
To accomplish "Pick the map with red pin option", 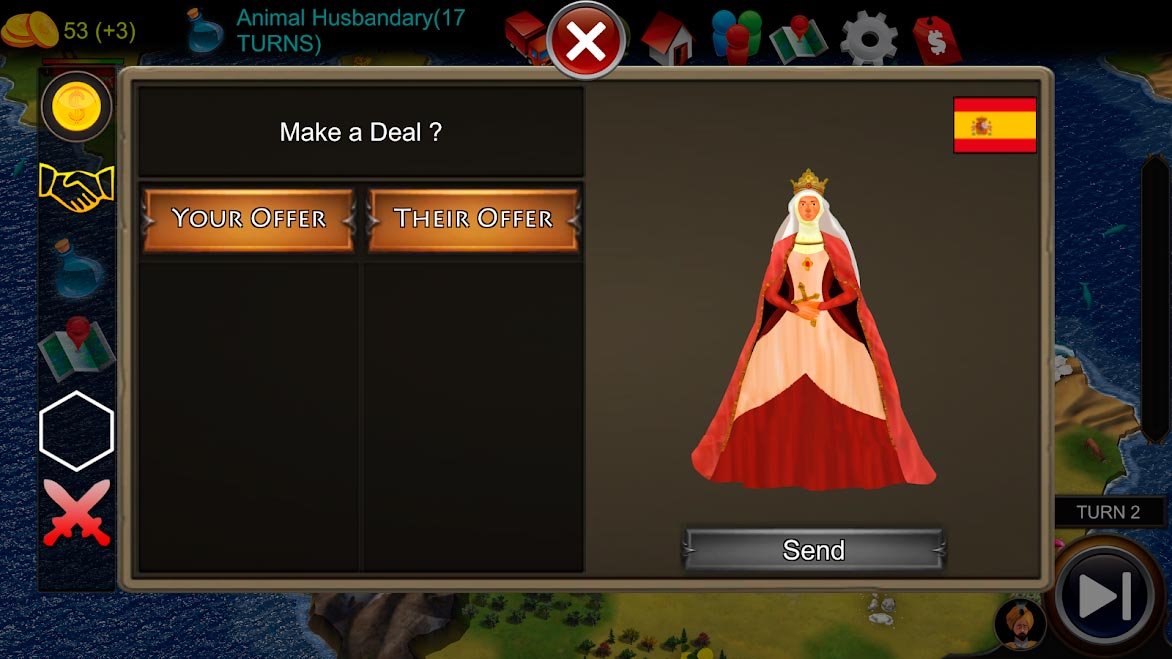I will coord(76,347).
